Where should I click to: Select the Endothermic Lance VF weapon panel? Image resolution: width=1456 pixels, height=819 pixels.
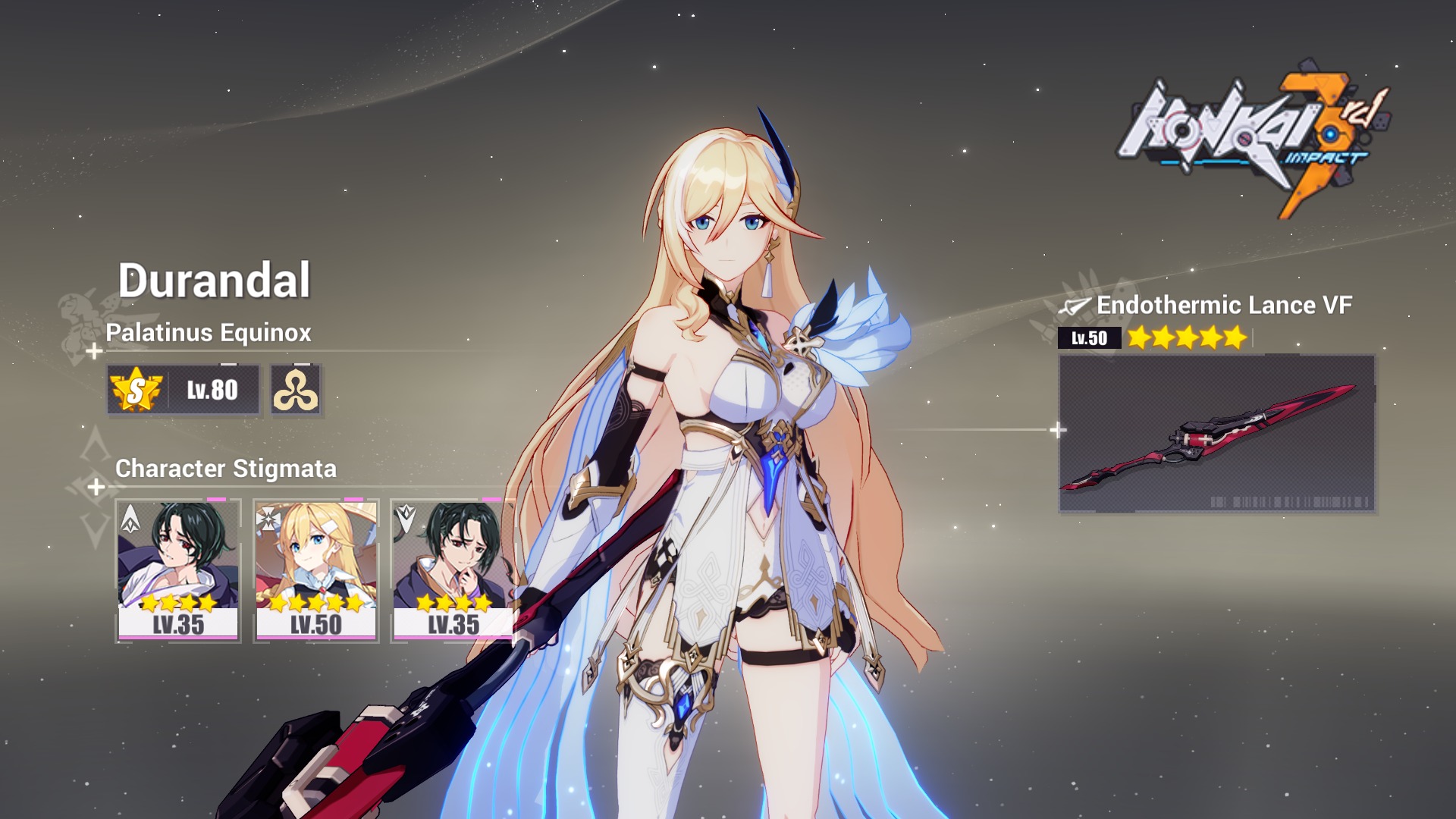[1216, 434]
